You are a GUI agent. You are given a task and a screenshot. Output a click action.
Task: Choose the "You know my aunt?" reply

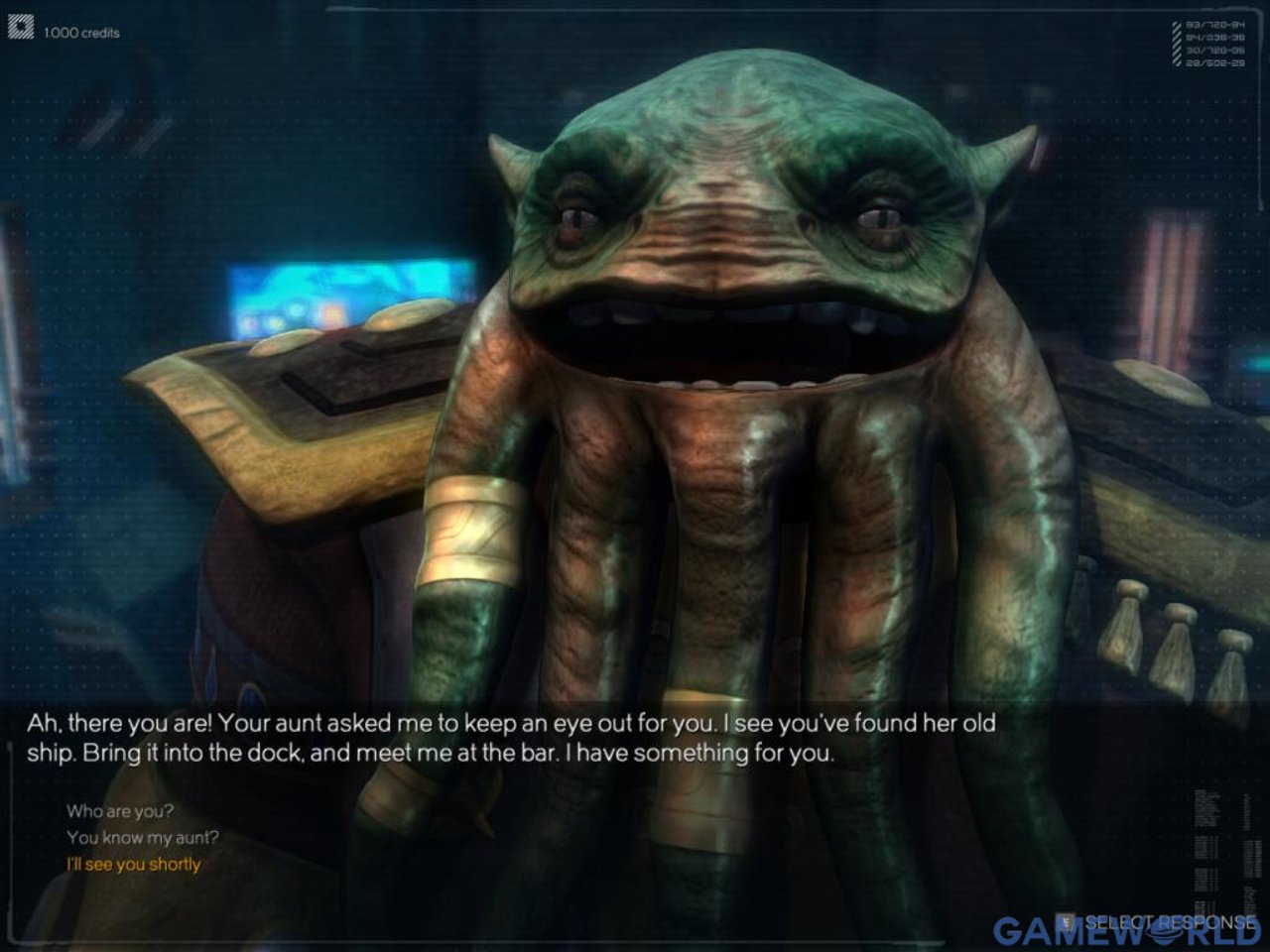click(x=143, y=838)
